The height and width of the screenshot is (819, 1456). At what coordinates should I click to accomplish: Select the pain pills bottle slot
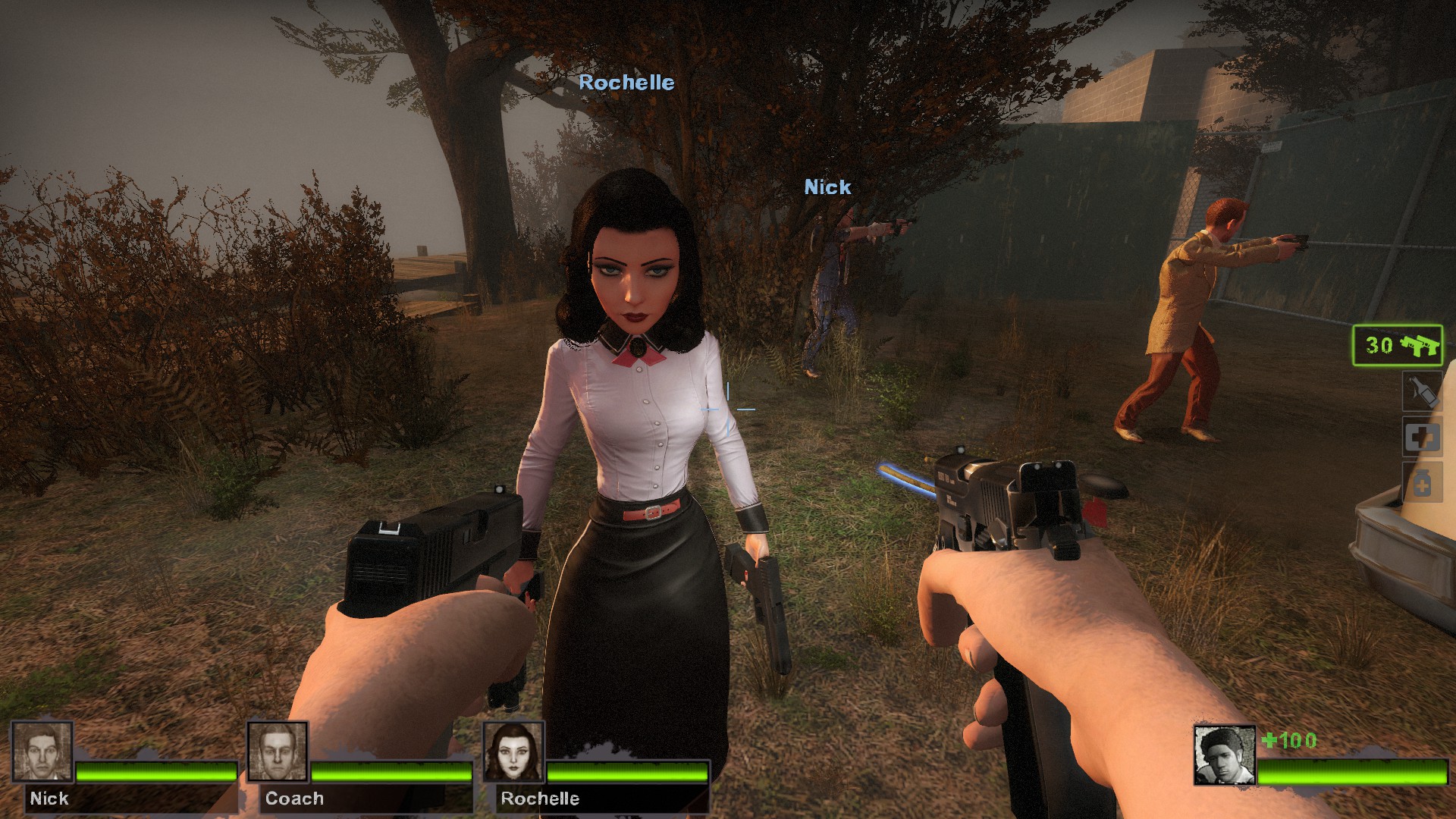(x=1422, y=482)
